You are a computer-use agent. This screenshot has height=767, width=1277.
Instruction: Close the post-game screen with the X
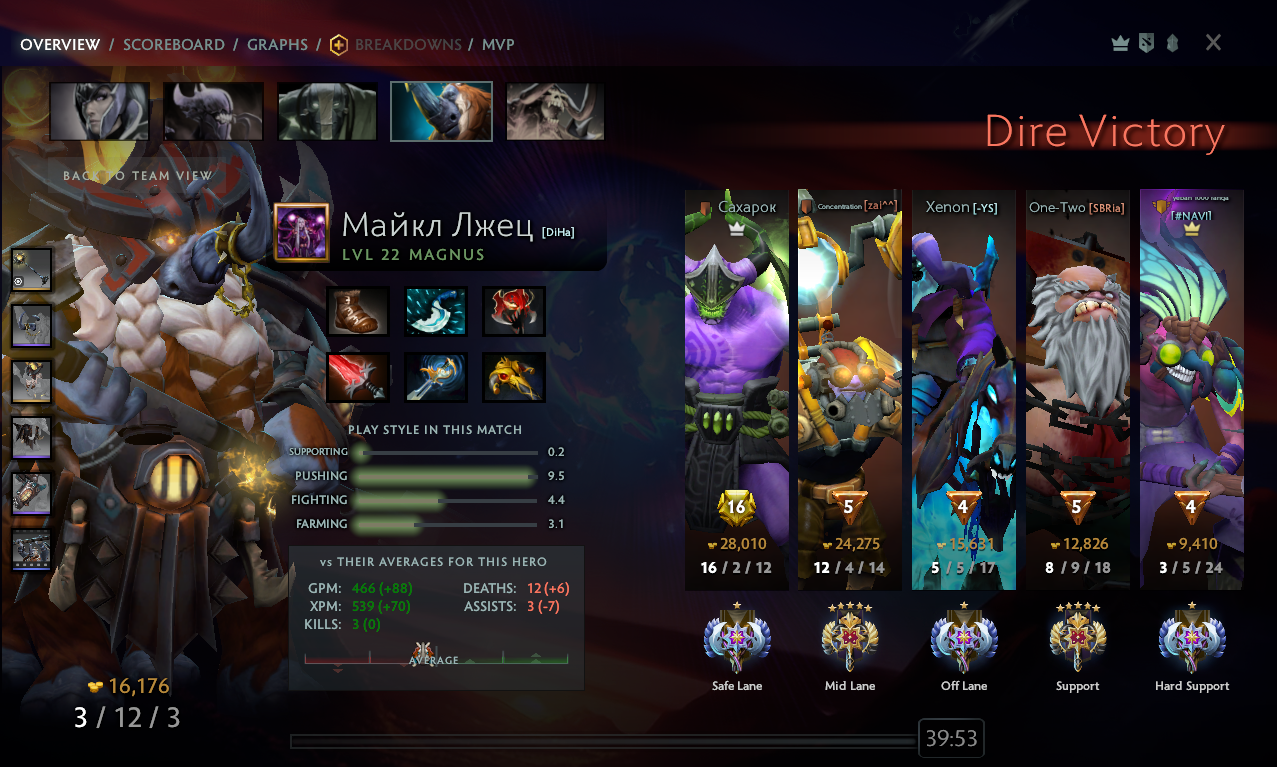(x=1213, y=42)
